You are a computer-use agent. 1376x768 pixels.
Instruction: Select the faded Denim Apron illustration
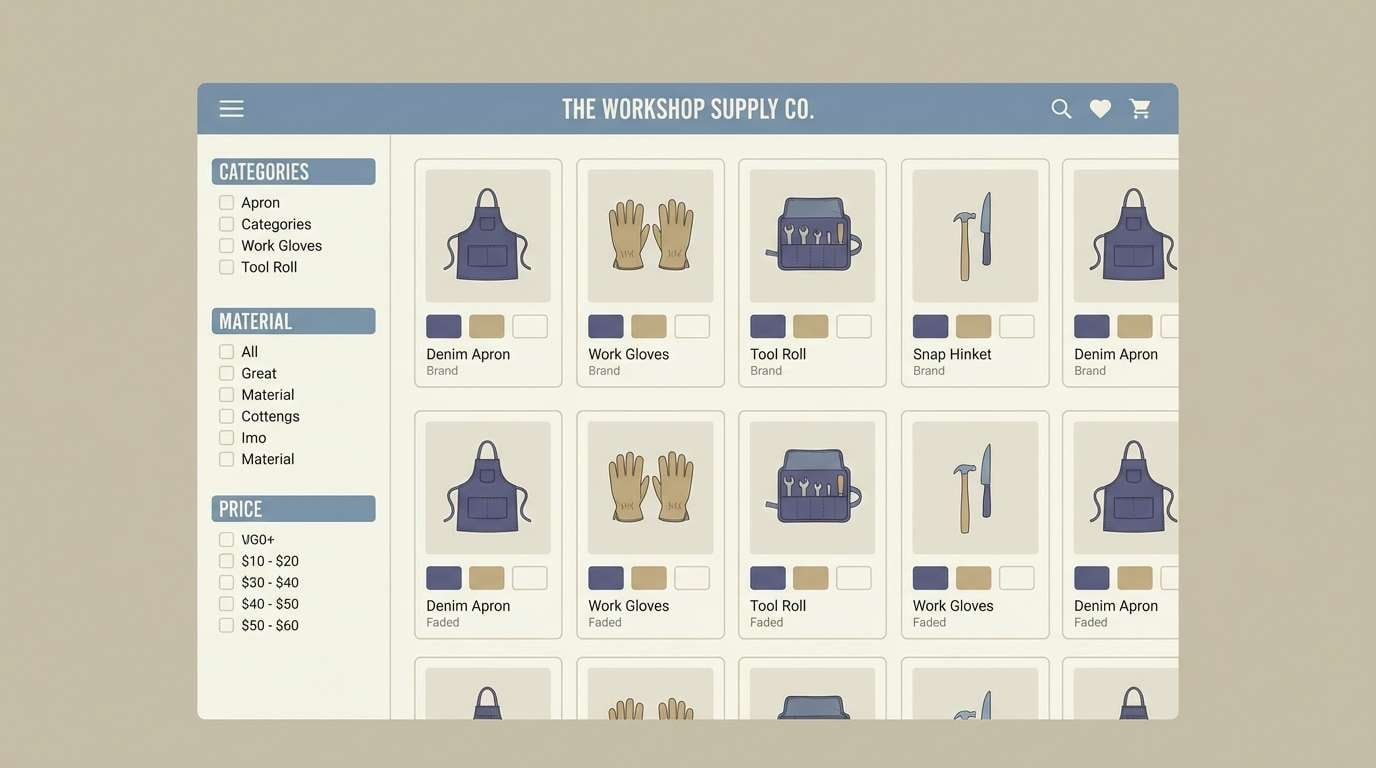click(487, 487)
